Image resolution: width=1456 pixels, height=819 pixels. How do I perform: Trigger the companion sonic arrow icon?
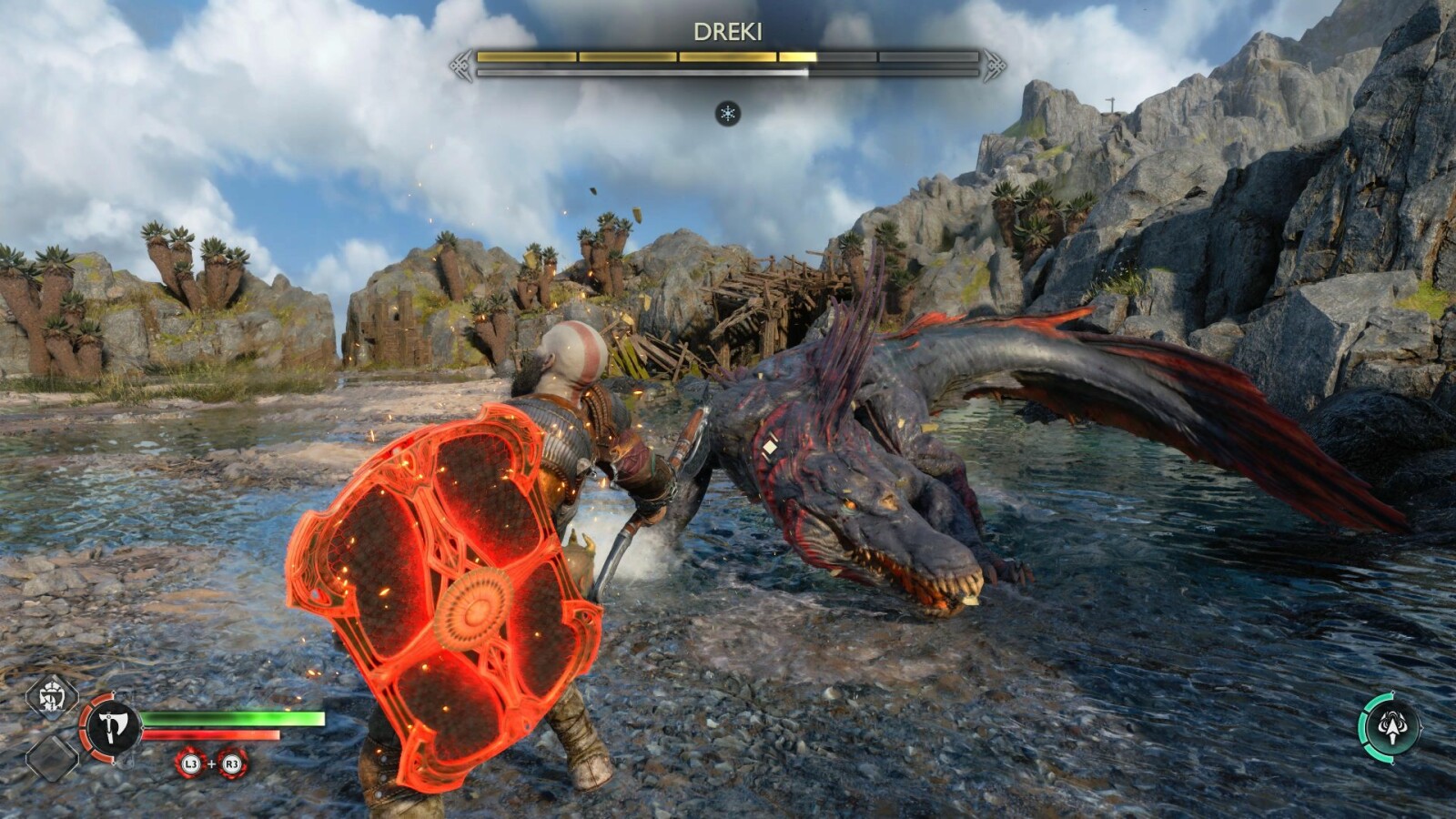[1390, 726]
